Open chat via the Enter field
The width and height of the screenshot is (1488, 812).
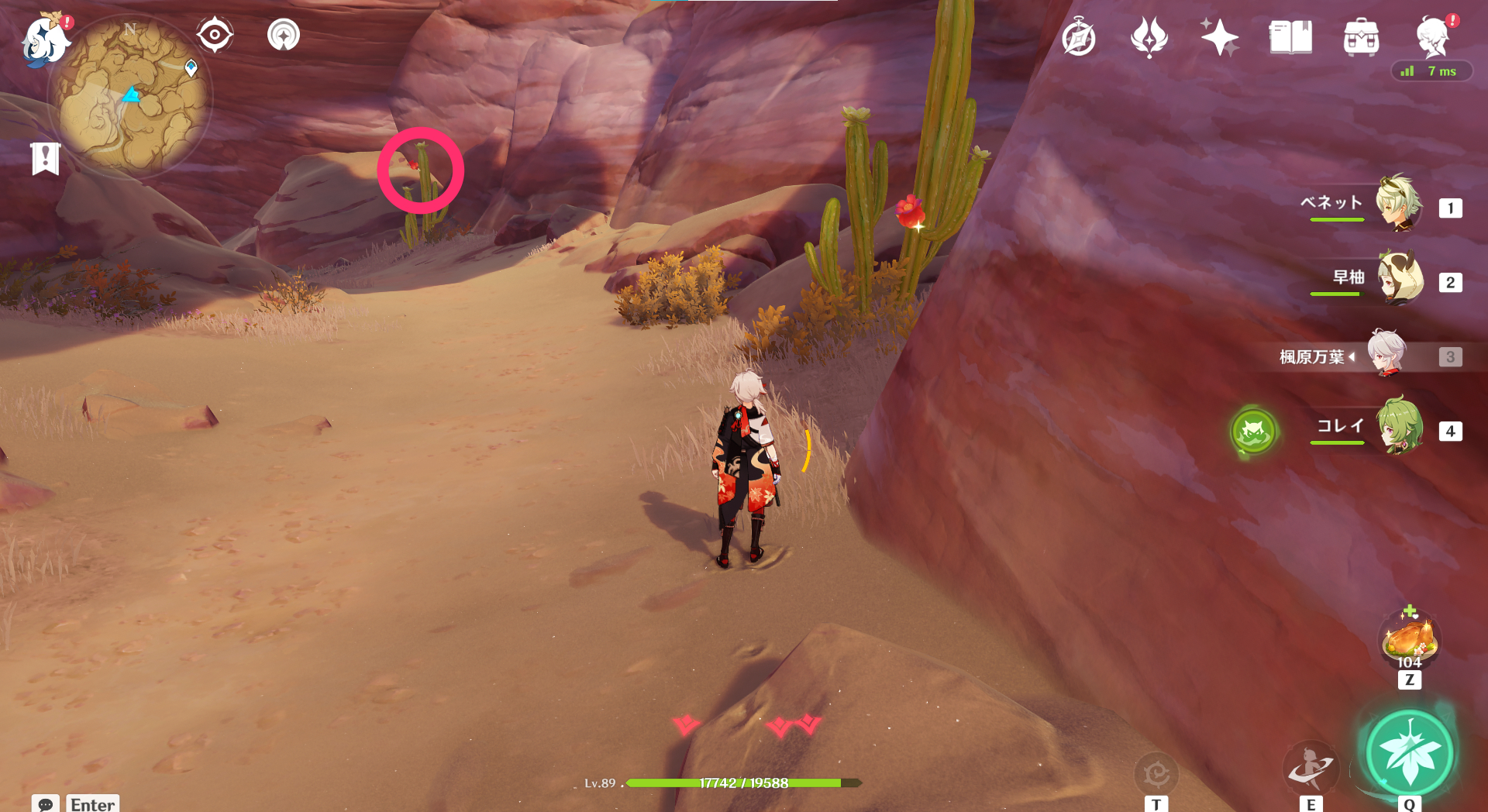coord(92,804)
